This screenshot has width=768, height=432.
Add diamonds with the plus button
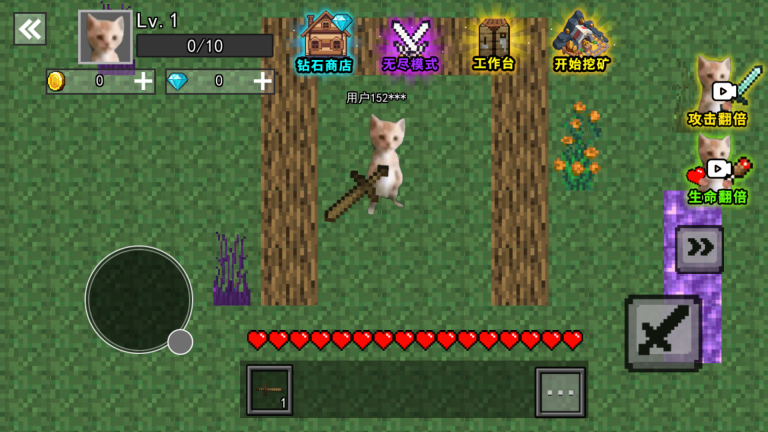263,82
